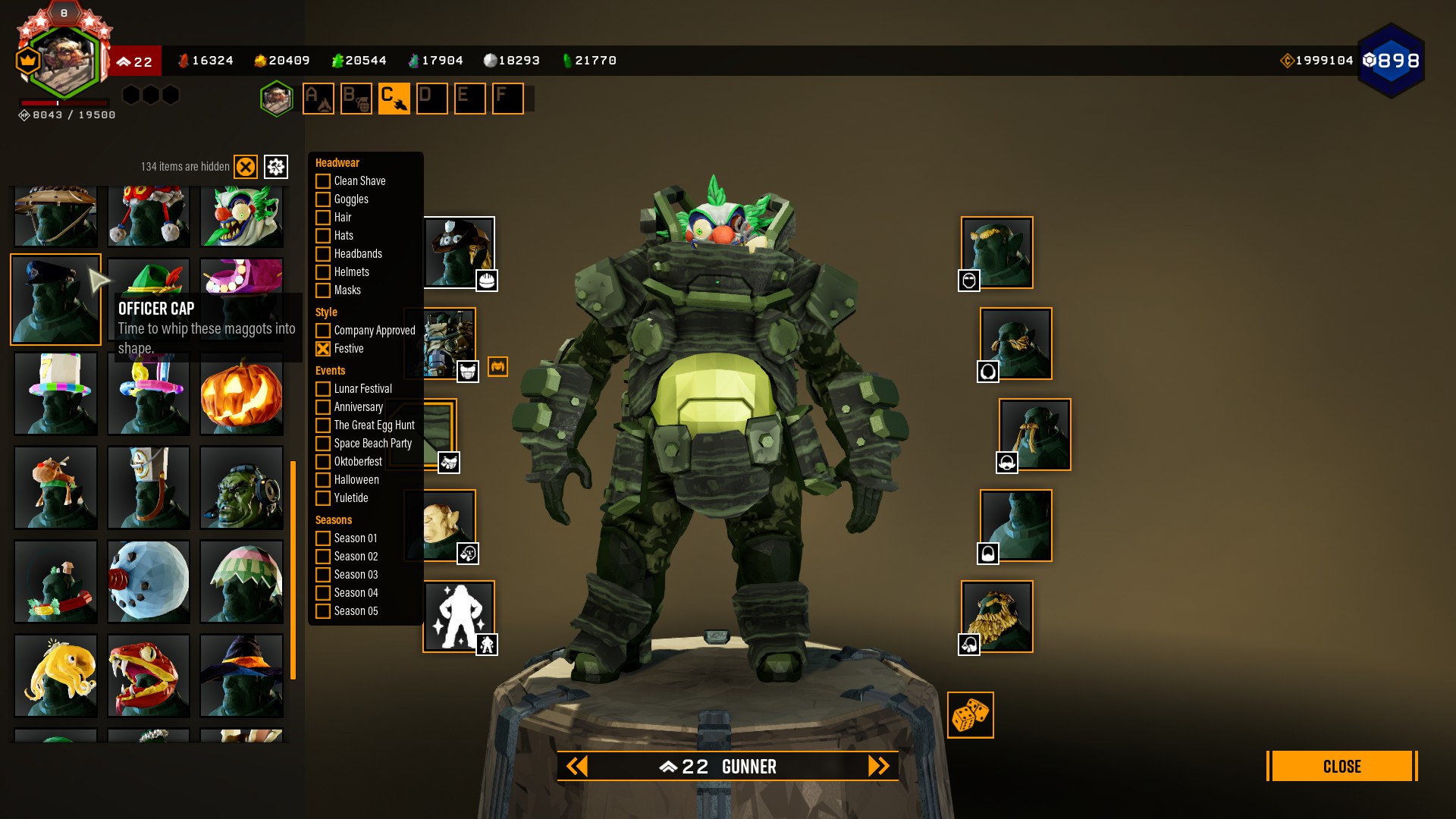Uncheck the Festive style filter
Viewport: 1456px width, 819px height.
(323, 349)
